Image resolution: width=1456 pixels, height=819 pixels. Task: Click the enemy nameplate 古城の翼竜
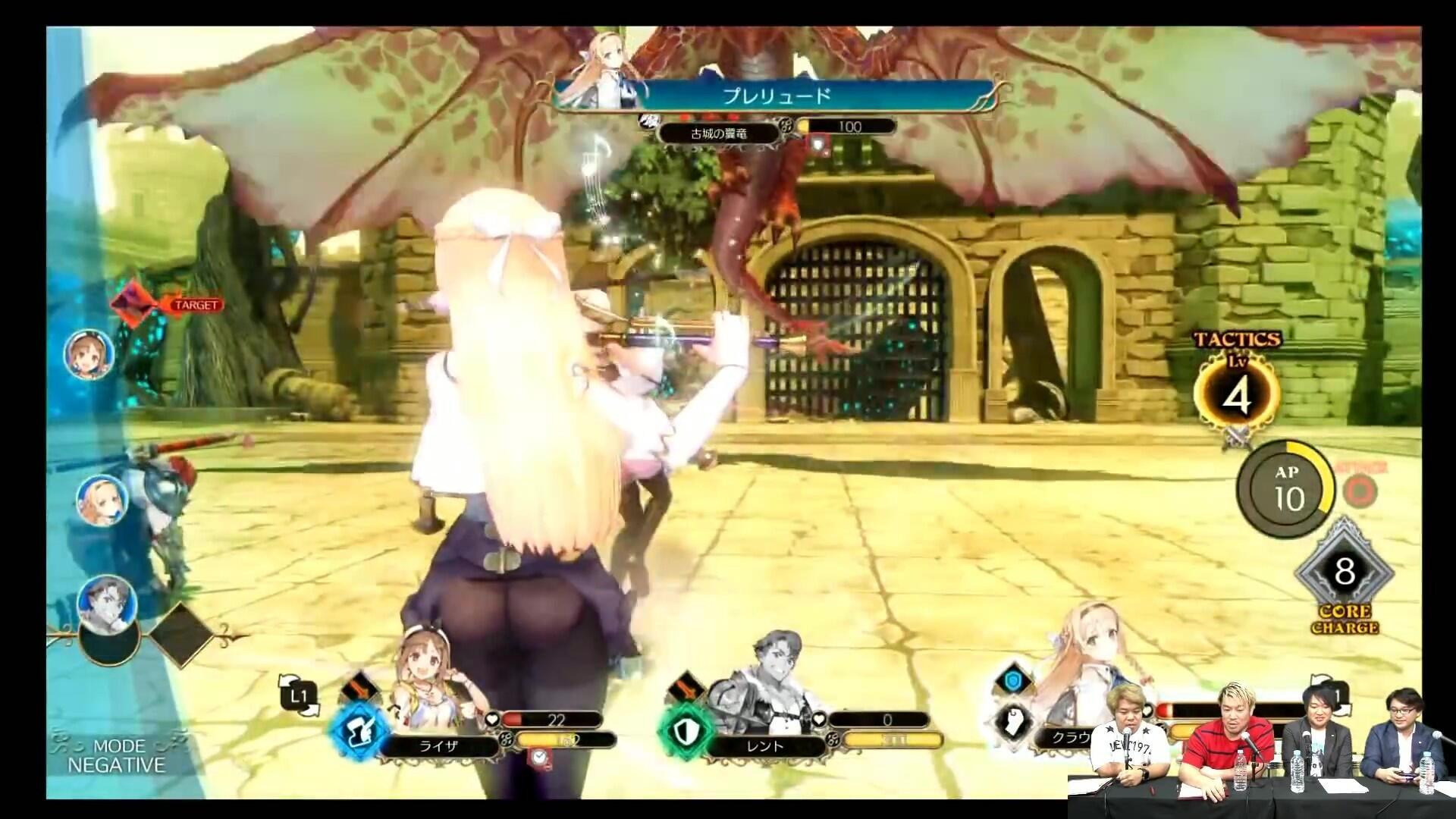point(718,133)
